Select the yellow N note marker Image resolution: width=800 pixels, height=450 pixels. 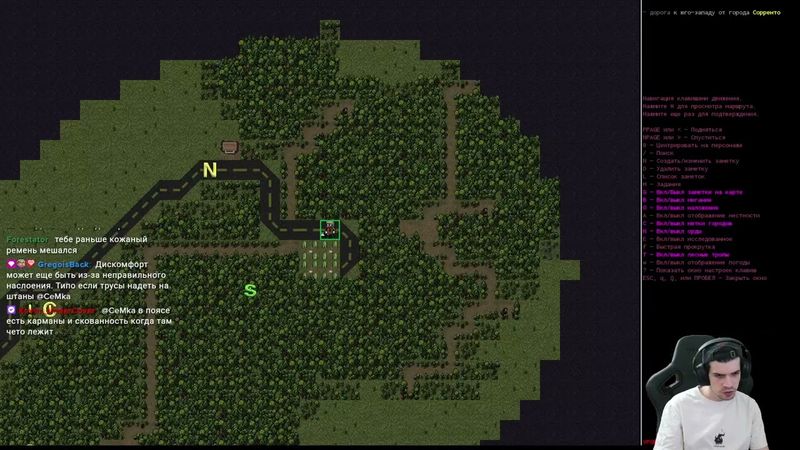[210, 170]
